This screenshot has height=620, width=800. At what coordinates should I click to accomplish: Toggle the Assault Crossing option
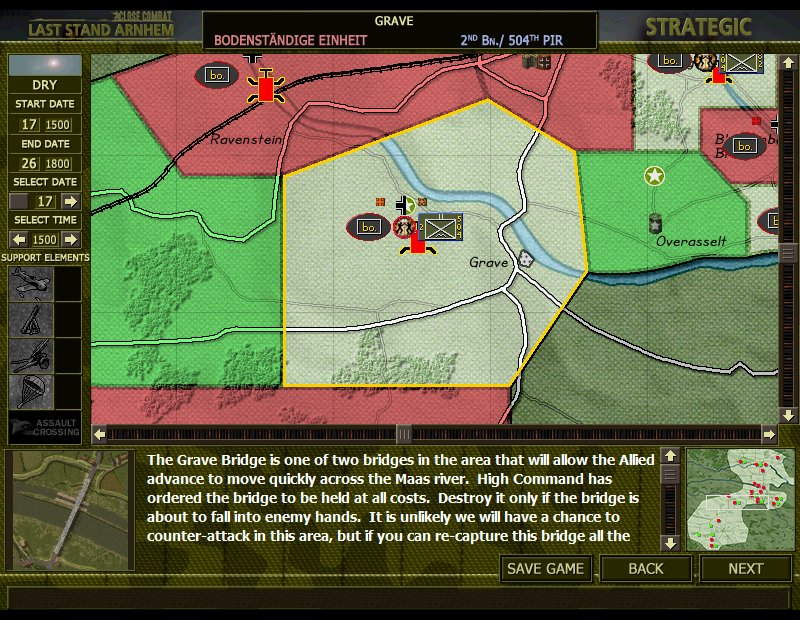(x=45, y=427)
